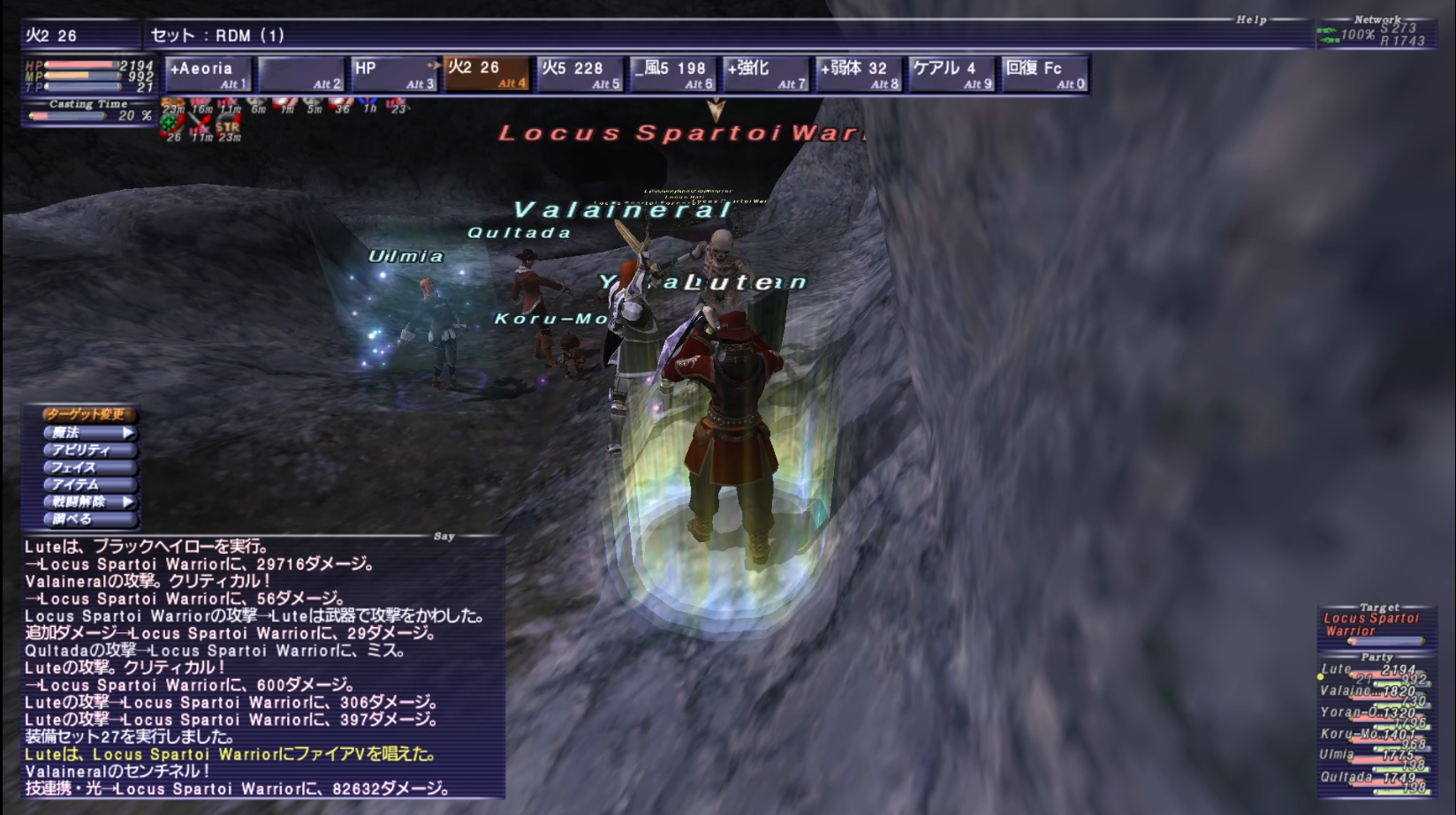This screenshot has height=815, width=1456.
Task: Click the Network signal strength icon
Action: 1328,35
